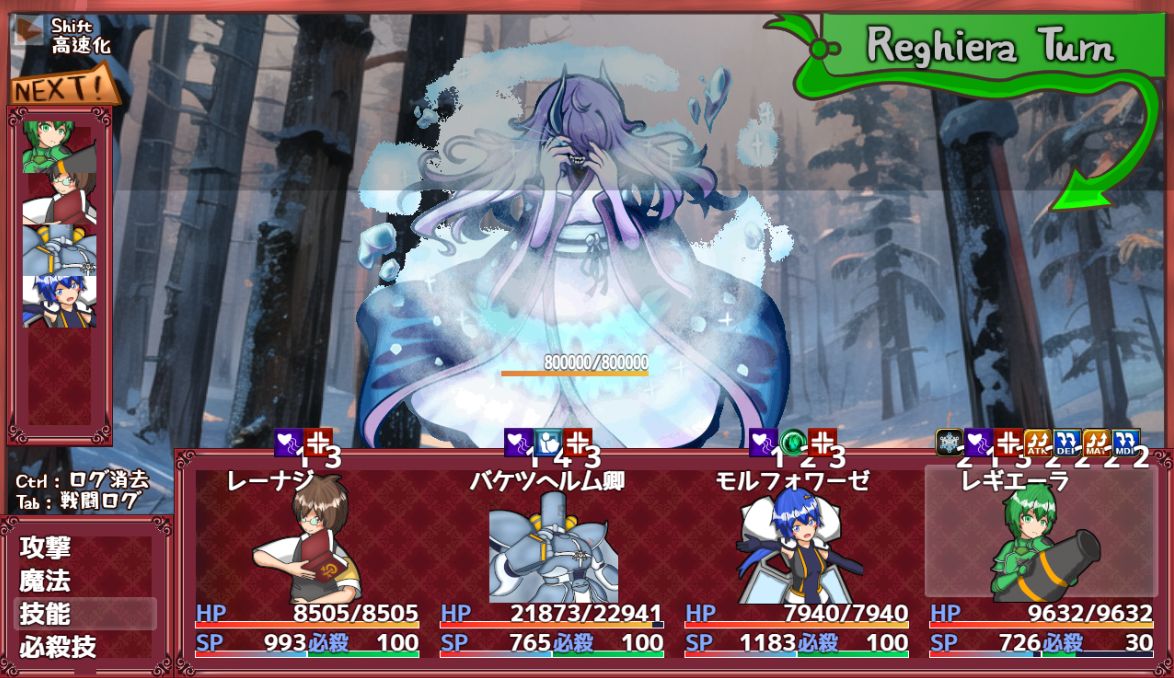Select the 攻撃 attack command
The height and width of the screenshot is (678, 1174).
46,548
